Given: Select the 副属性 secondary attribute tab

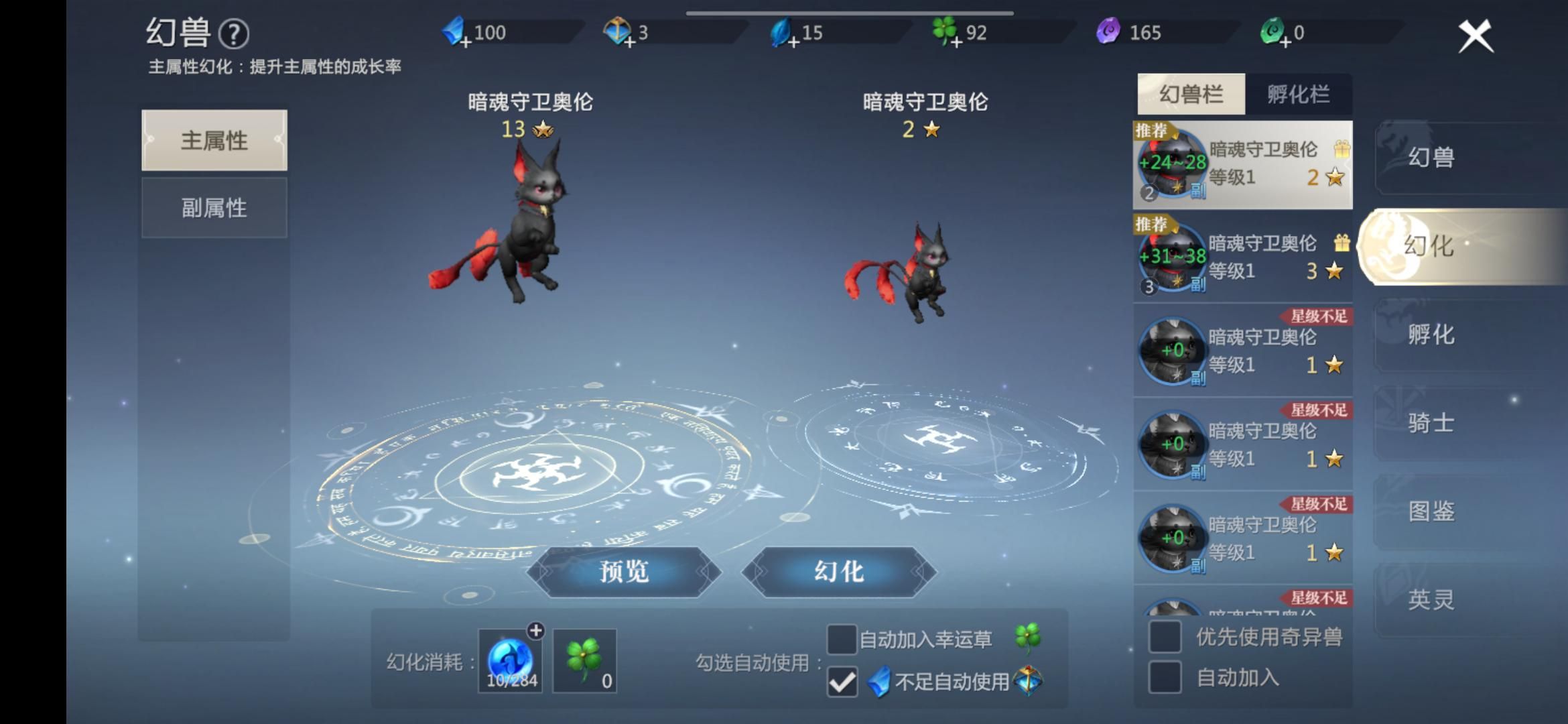Looking at the screenshot, I should pos(214,207).
